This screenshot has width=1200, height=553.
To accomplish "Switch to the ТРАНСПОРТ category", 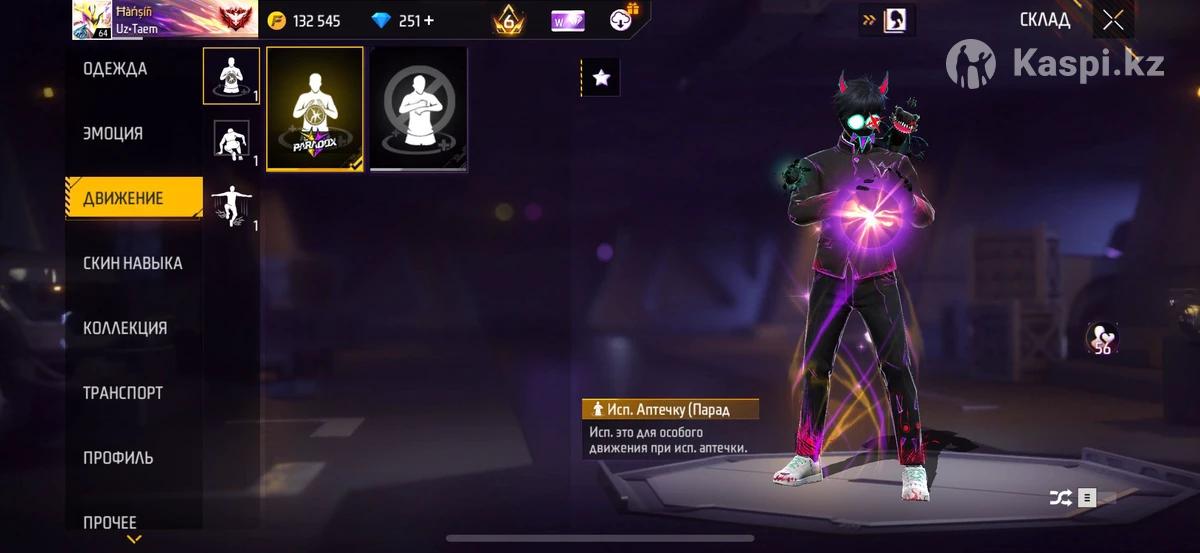I will tap(123, 393).
